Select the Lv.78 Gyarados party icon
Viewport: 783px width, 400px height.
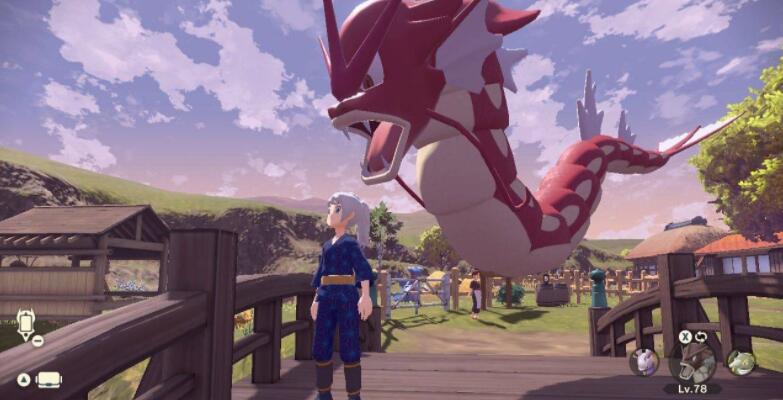point(692,362)
